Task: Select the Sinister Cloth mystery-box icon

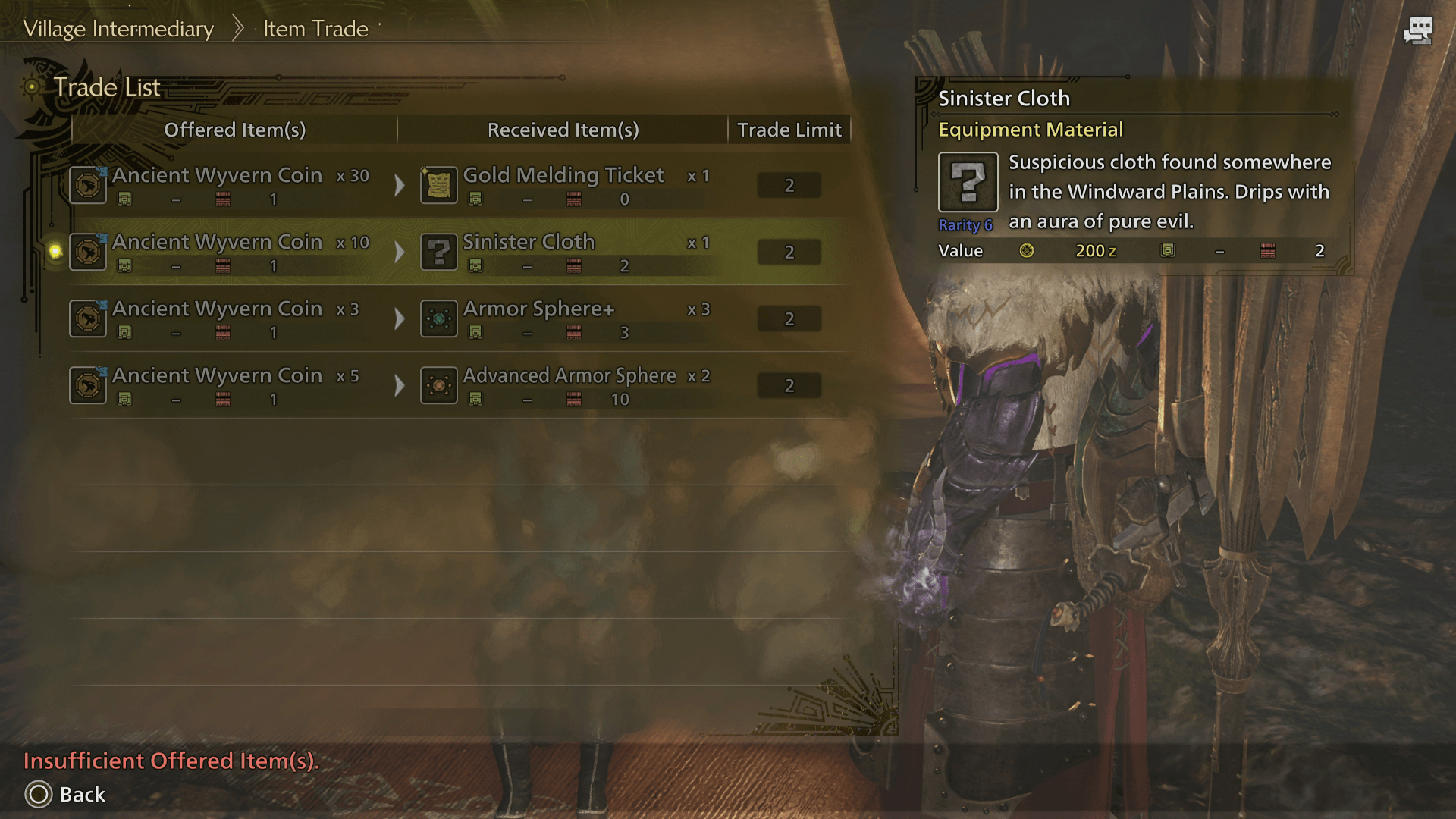Action: point(440,251)
